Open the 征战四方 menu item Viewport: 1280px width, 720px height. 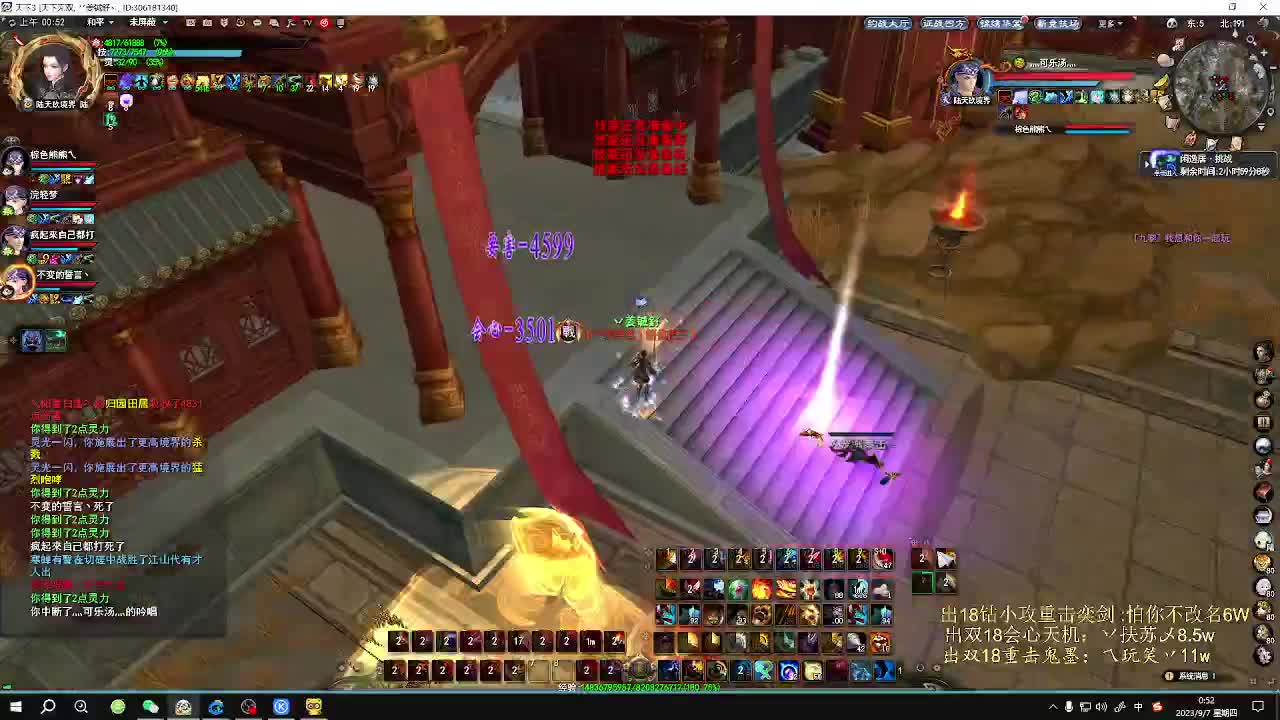point(945,23)
